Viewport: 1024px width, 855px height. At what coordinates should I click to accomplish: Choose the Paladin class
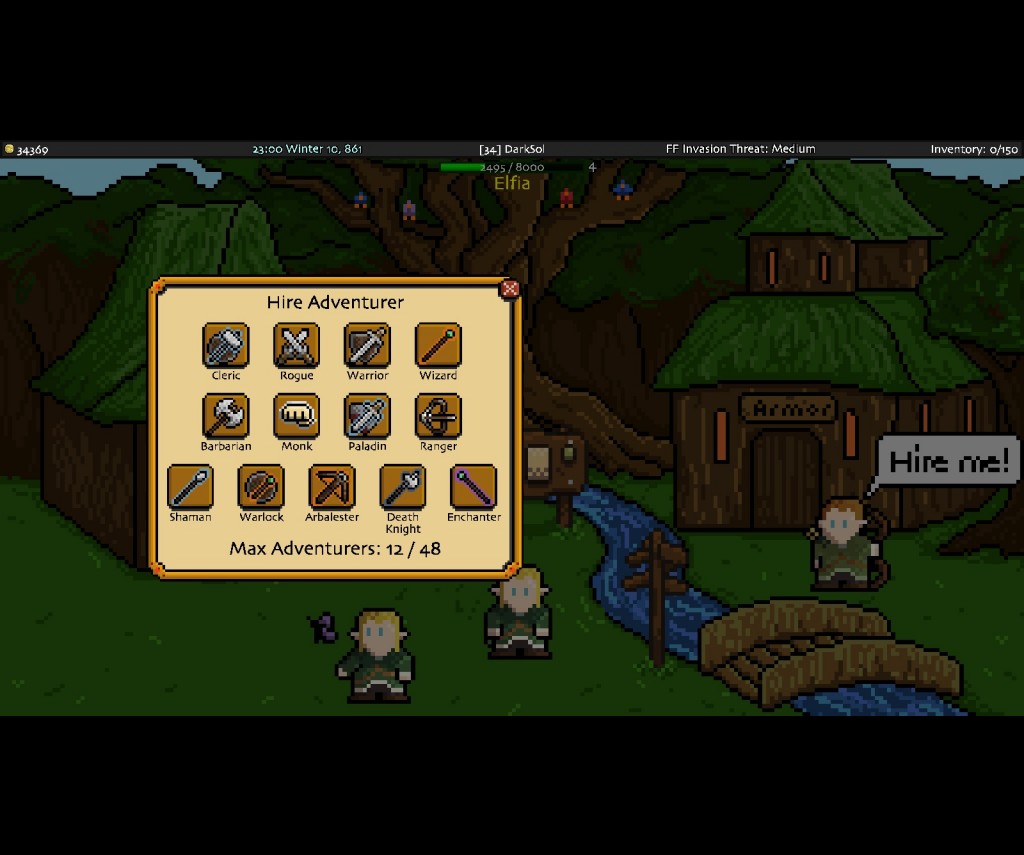tap(367, 416)
